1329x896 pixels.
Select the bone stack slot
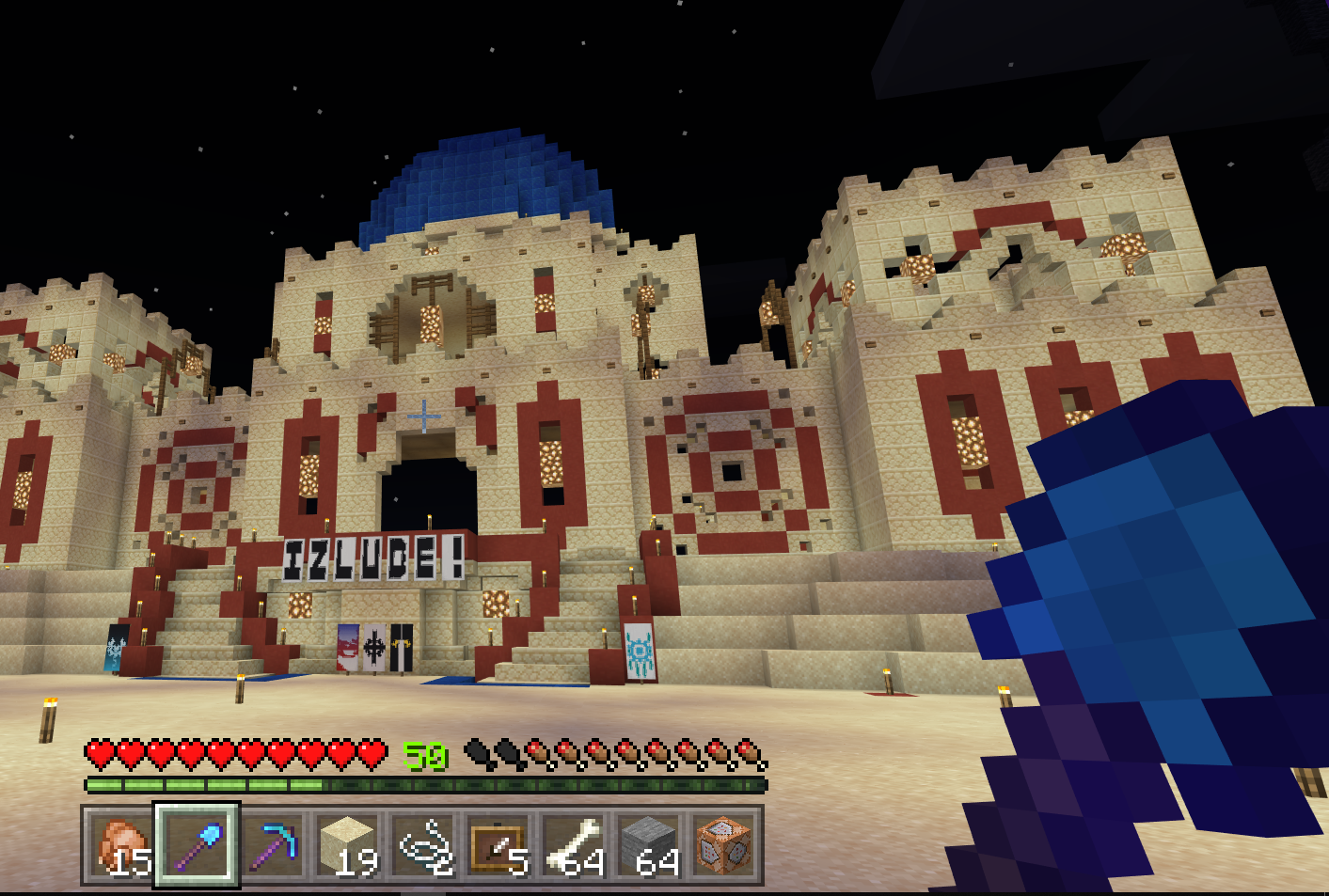pyautogui.click(x=573, y=844)
